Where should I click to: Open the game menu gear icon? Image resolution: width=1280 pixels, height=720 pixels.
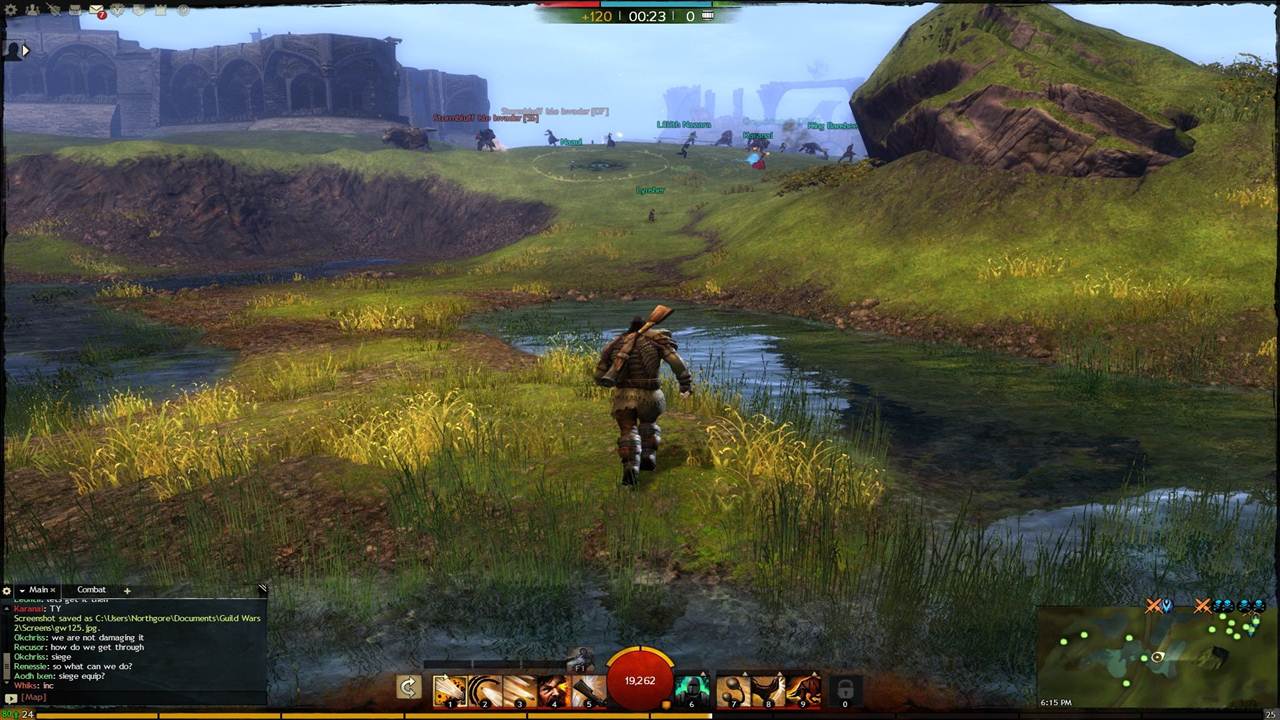pyautogui.click(x=13, y=10)
